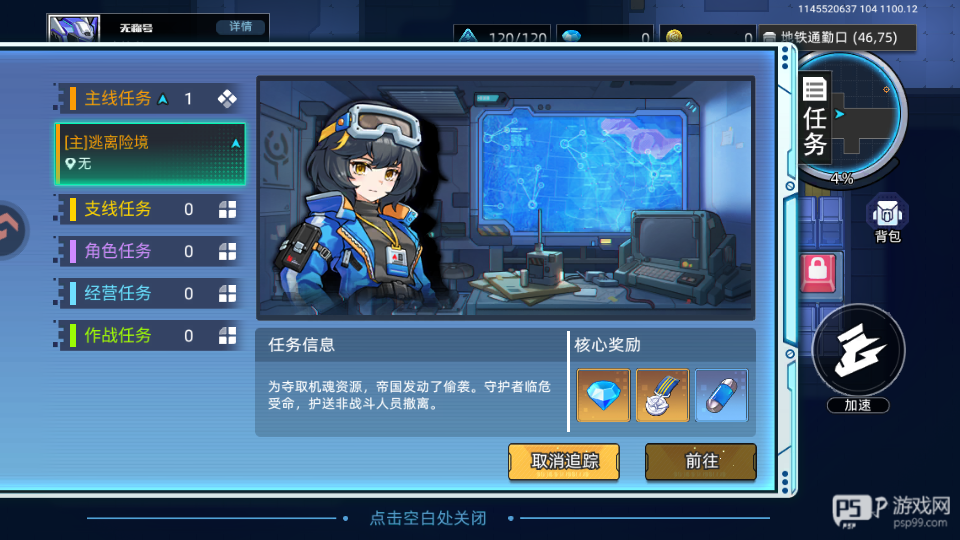Viewport: 960px width, 540px height.
Task: Click the red lock icon
Action: tap(818, 270)
